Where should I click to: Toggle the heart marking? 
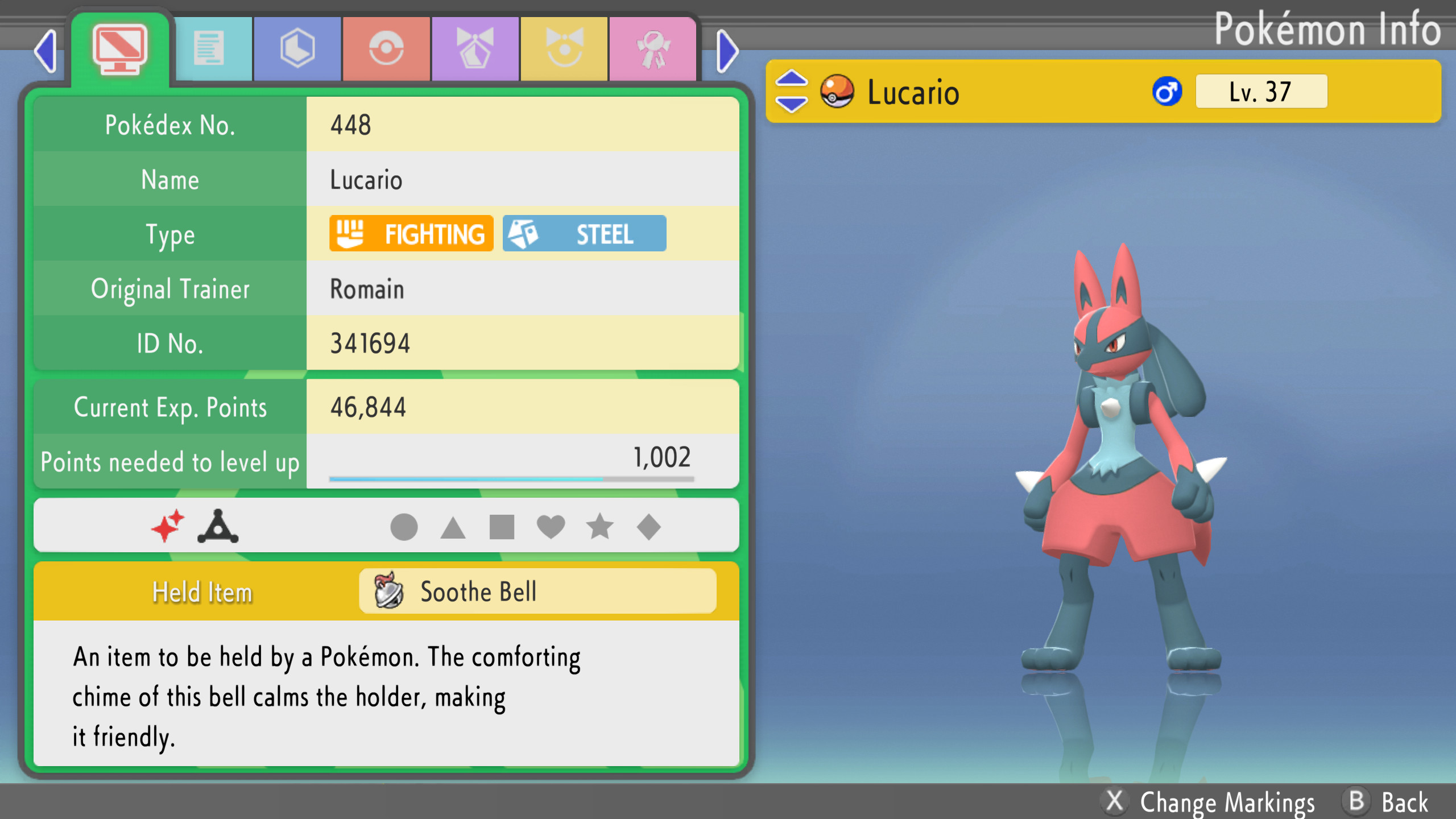pyautogui.click(x=551, y=526)
